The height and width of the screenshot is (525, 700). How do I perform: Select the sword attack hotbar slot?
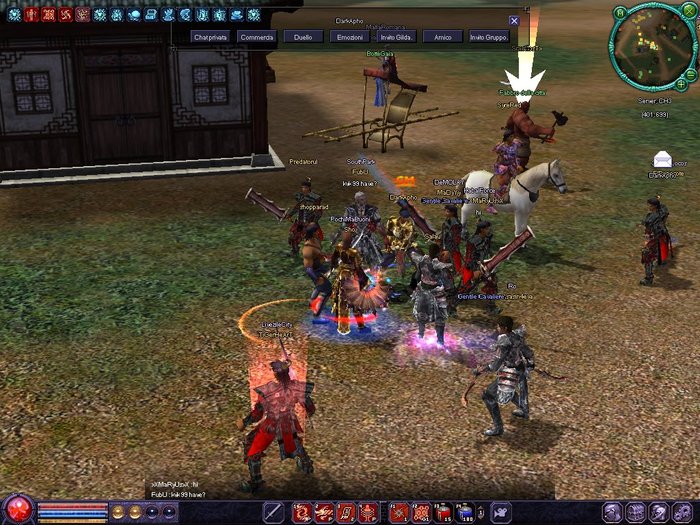click(x=273, y=512)
